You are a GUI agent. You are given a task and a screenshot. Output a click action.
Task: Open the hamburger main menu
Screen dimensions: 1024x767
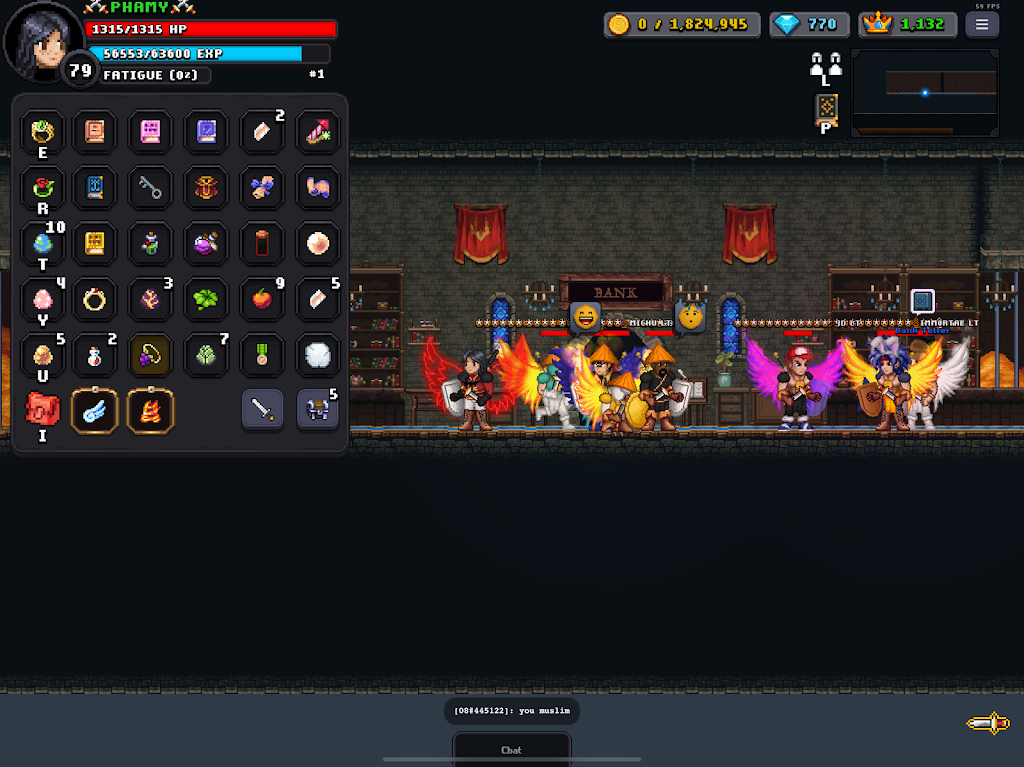point(982,25)
